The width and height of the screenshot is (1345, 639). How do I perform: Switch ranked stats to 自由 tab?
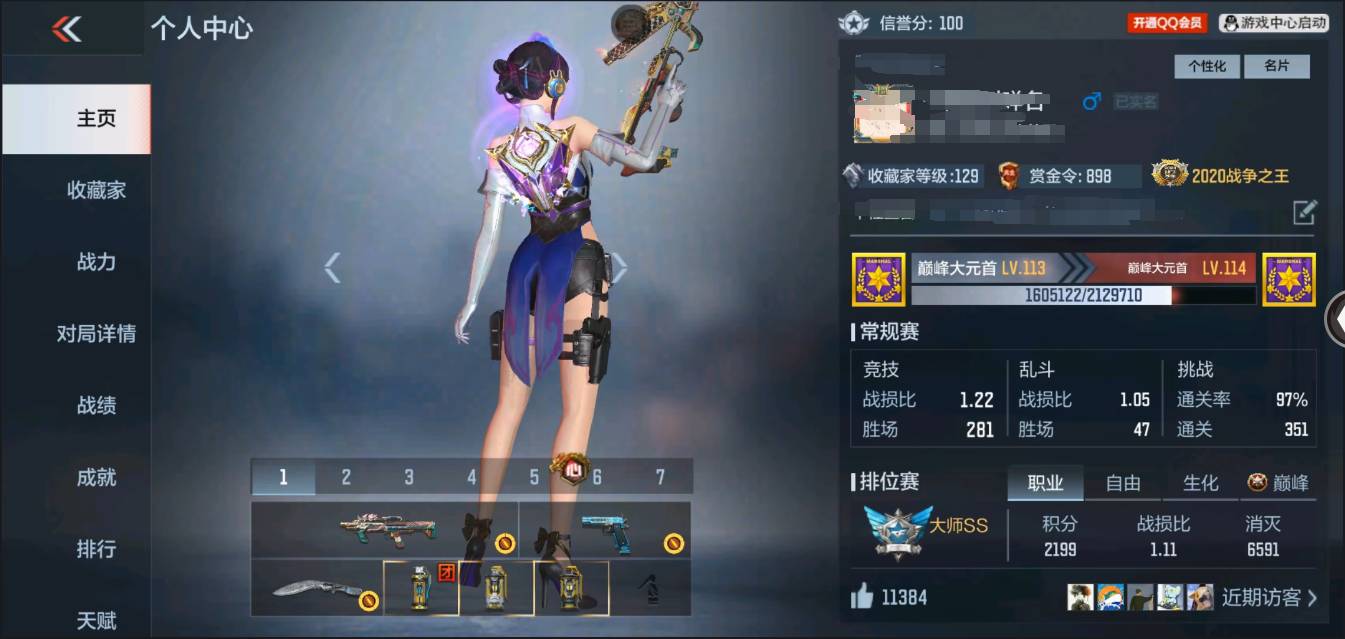(x=1123, y=483)
